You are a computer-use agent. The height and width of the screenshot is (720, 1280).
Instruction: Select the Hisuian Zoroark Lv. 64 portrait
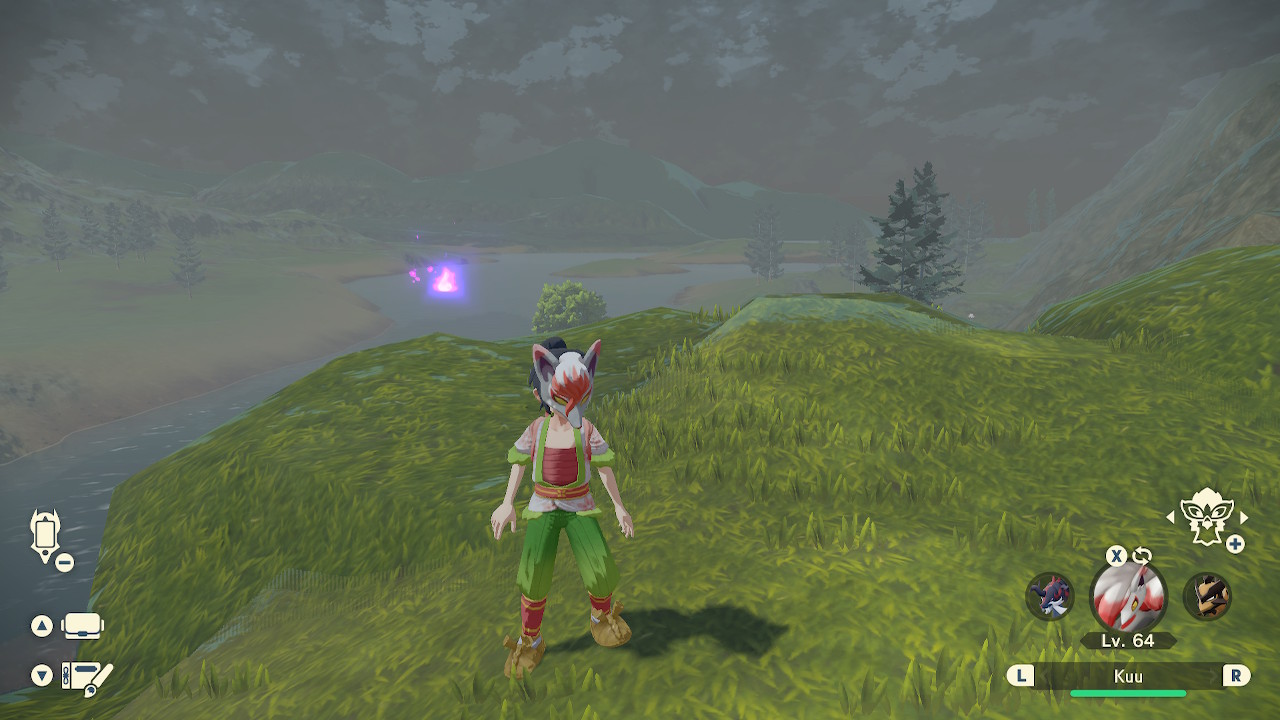1128,597
